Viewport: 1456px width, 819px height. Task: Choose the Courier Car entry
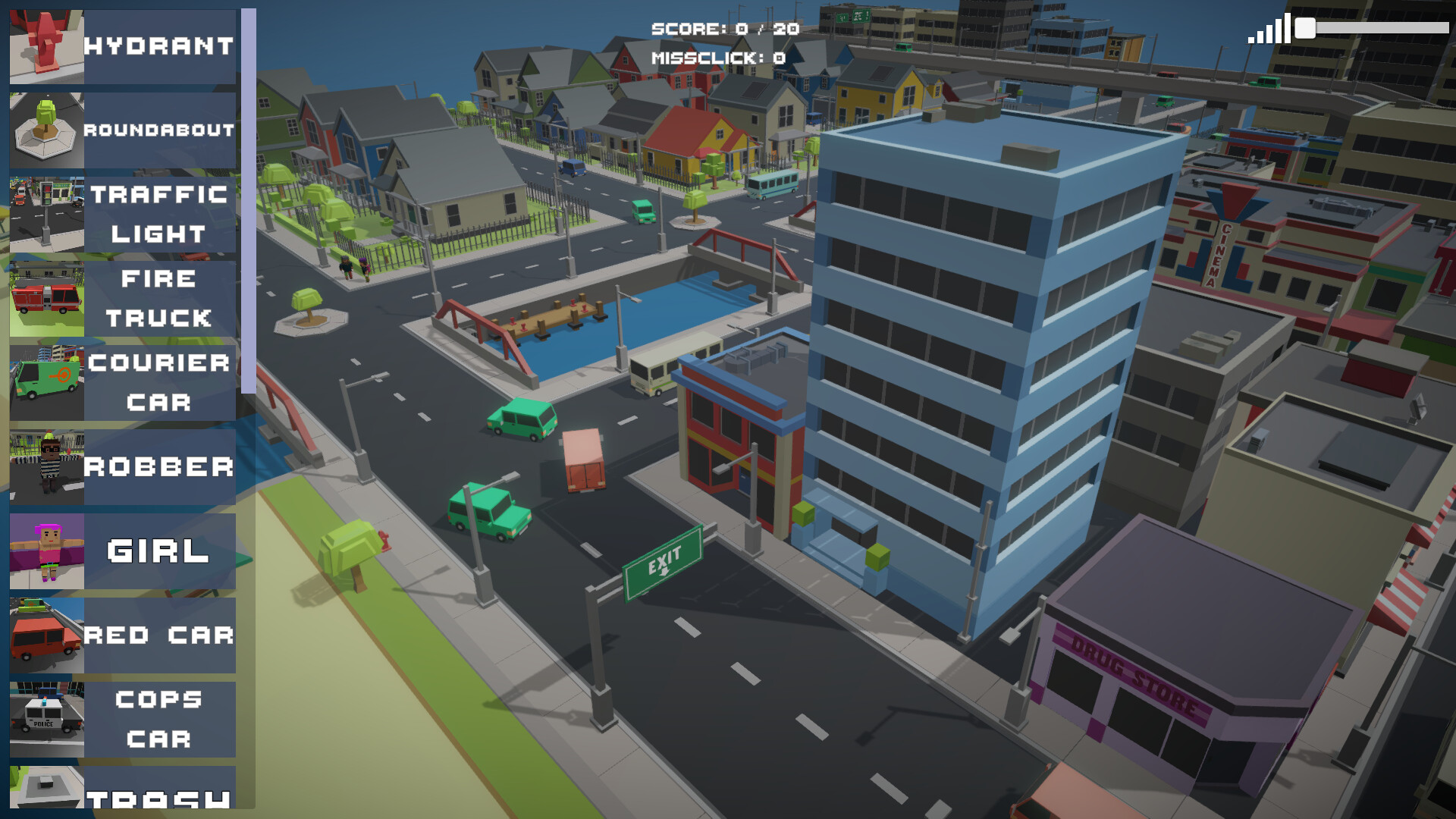pyautogui.click(x=123, y=383)
